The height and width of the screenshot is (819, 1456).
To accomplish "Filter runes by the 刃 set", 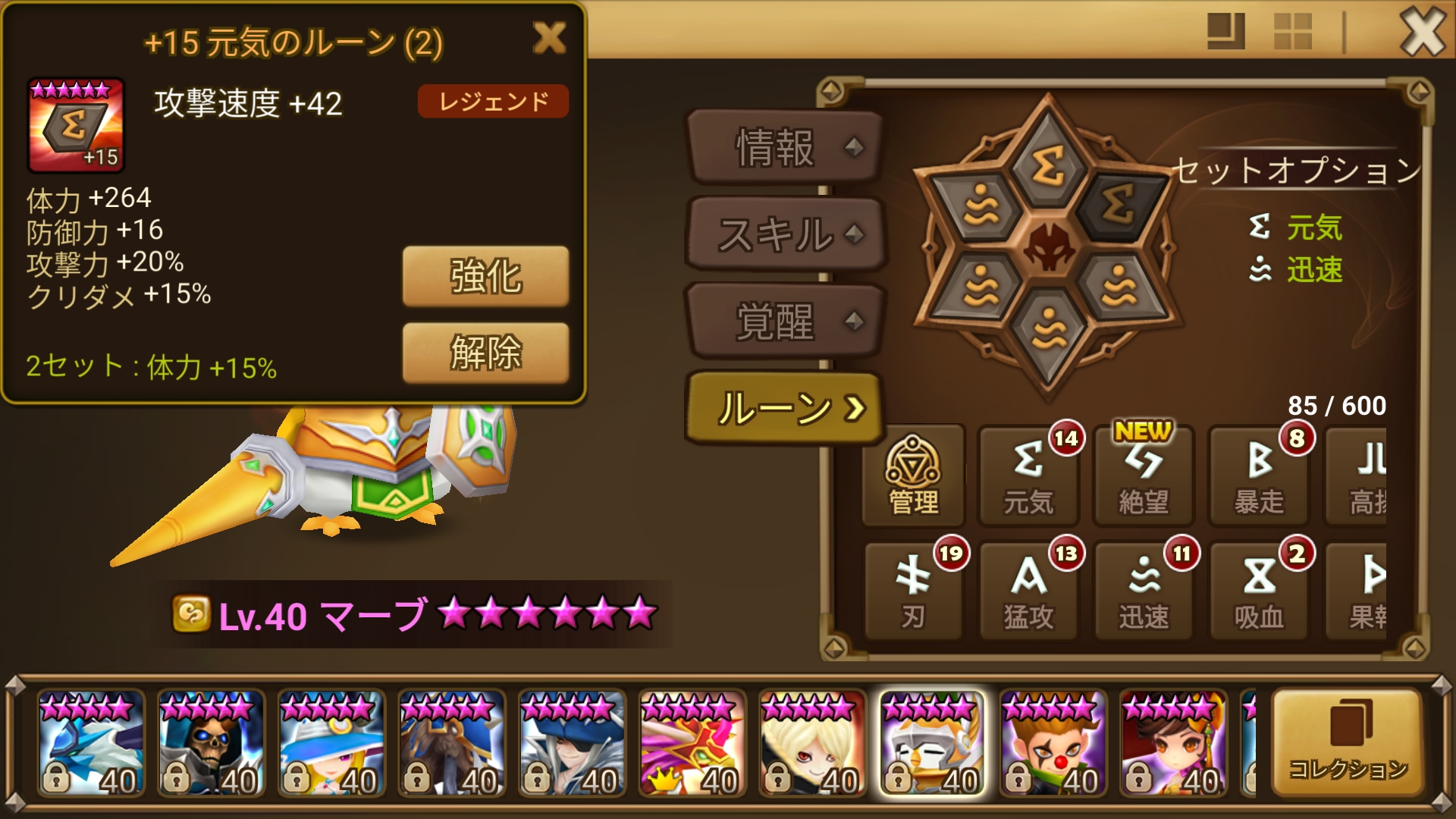I will pyautogui.click(x=913, y=591).
